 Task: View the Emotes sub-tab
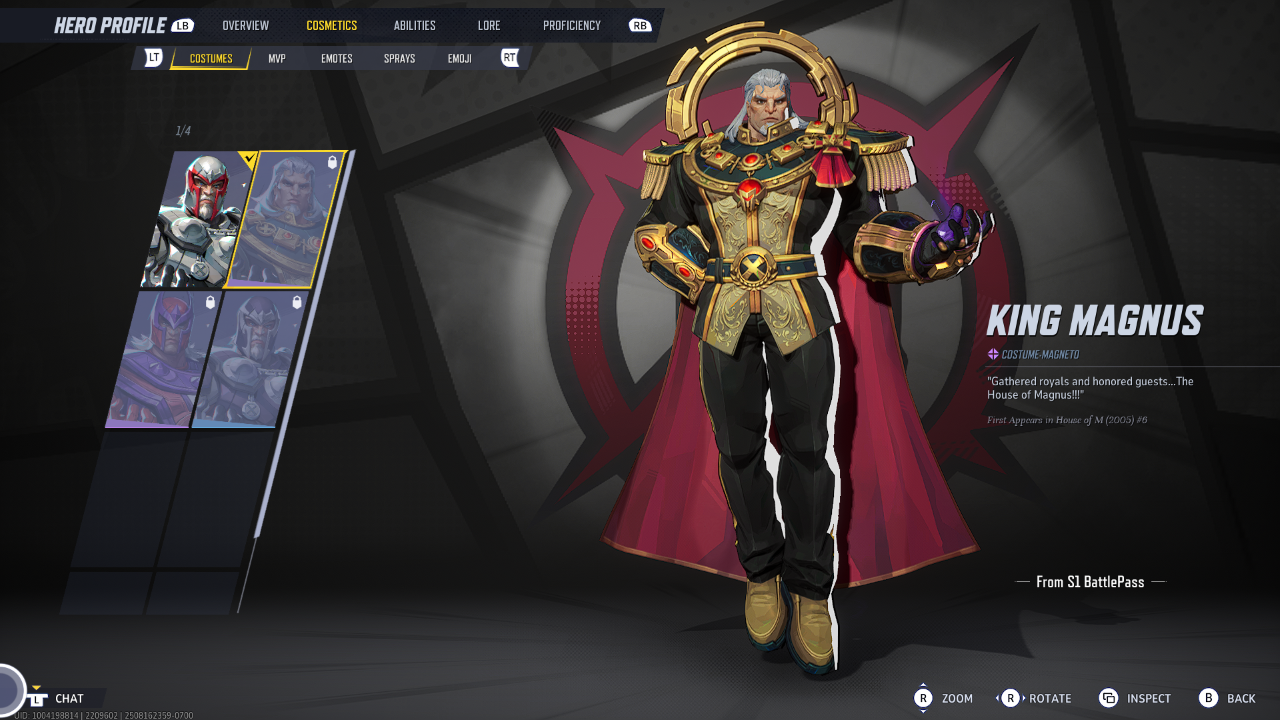(336, 59)
